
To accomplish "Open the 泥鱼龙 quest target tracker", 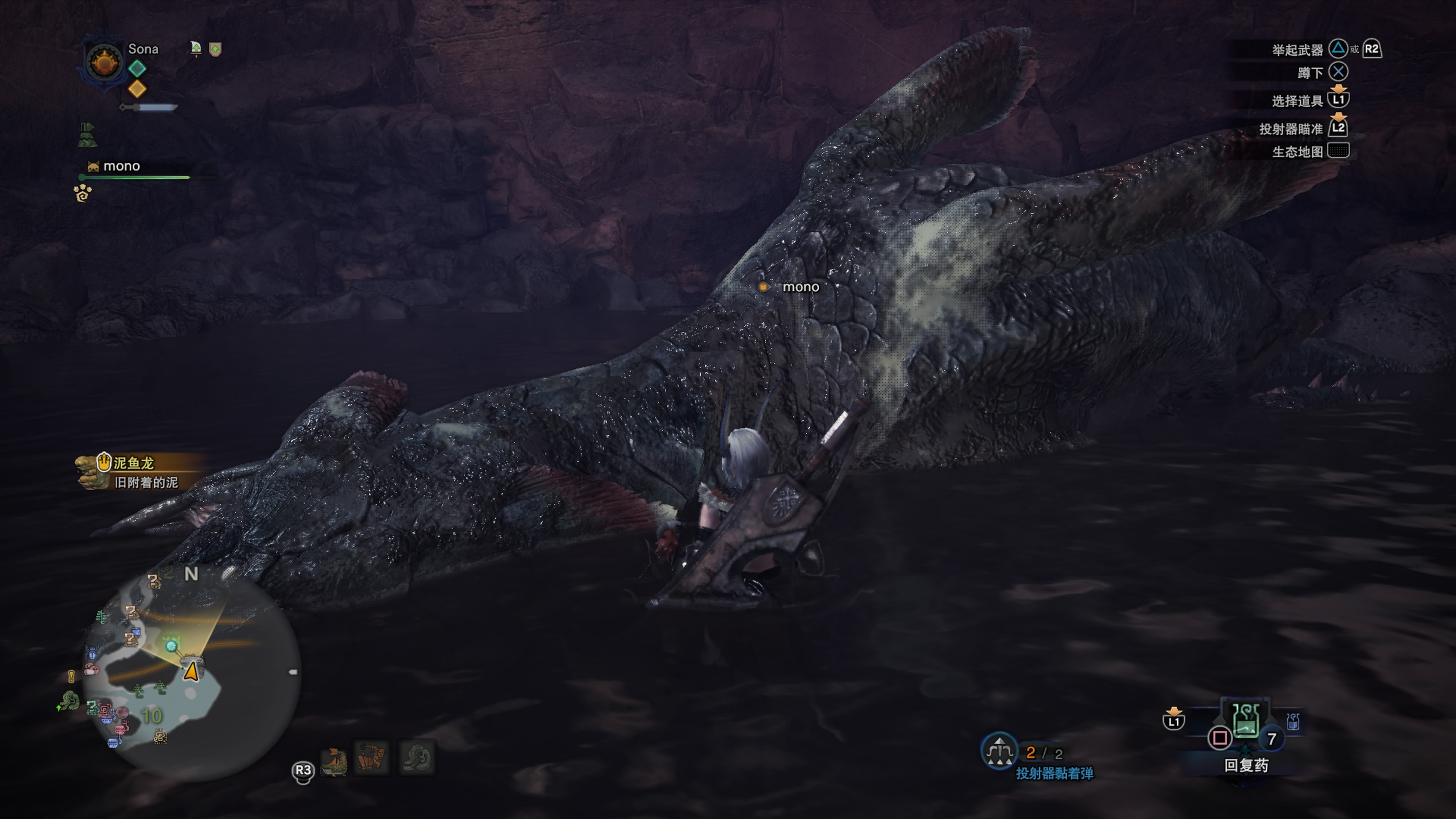I will click(x=133, y=471).
